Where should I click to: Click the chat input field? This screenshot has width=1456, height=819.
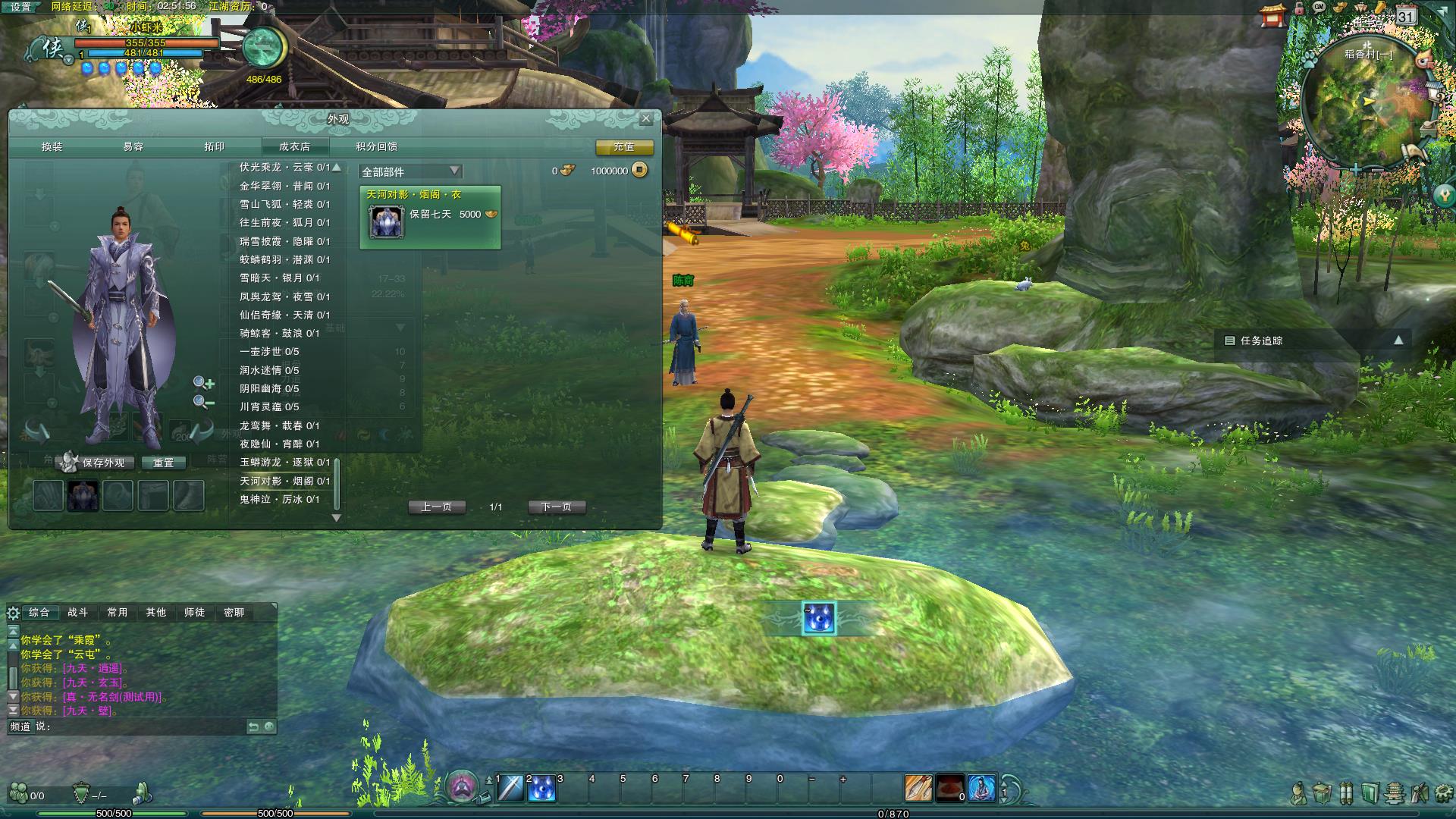[144, 726]
